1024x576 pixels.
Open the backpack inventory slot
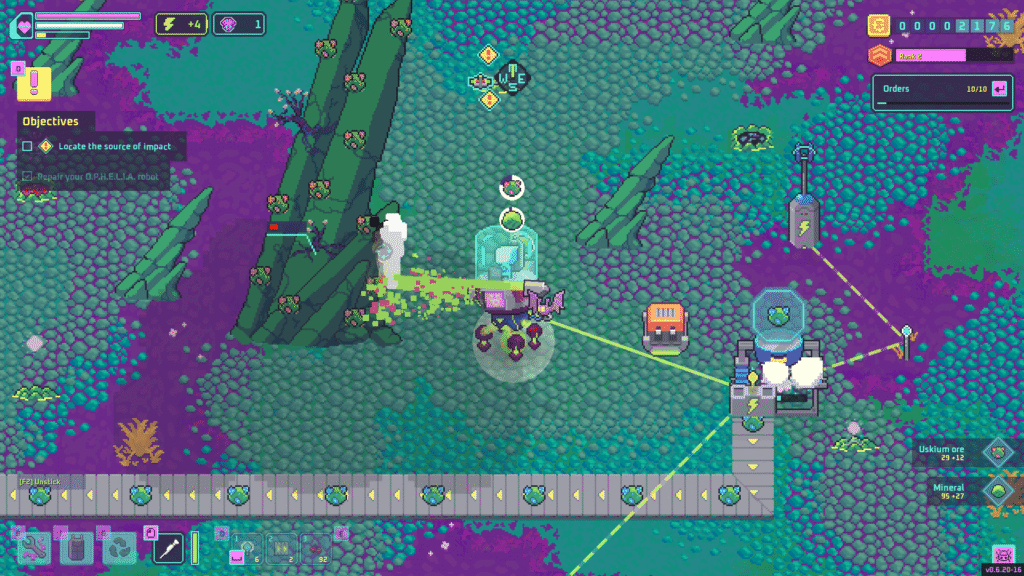[77, 547]
